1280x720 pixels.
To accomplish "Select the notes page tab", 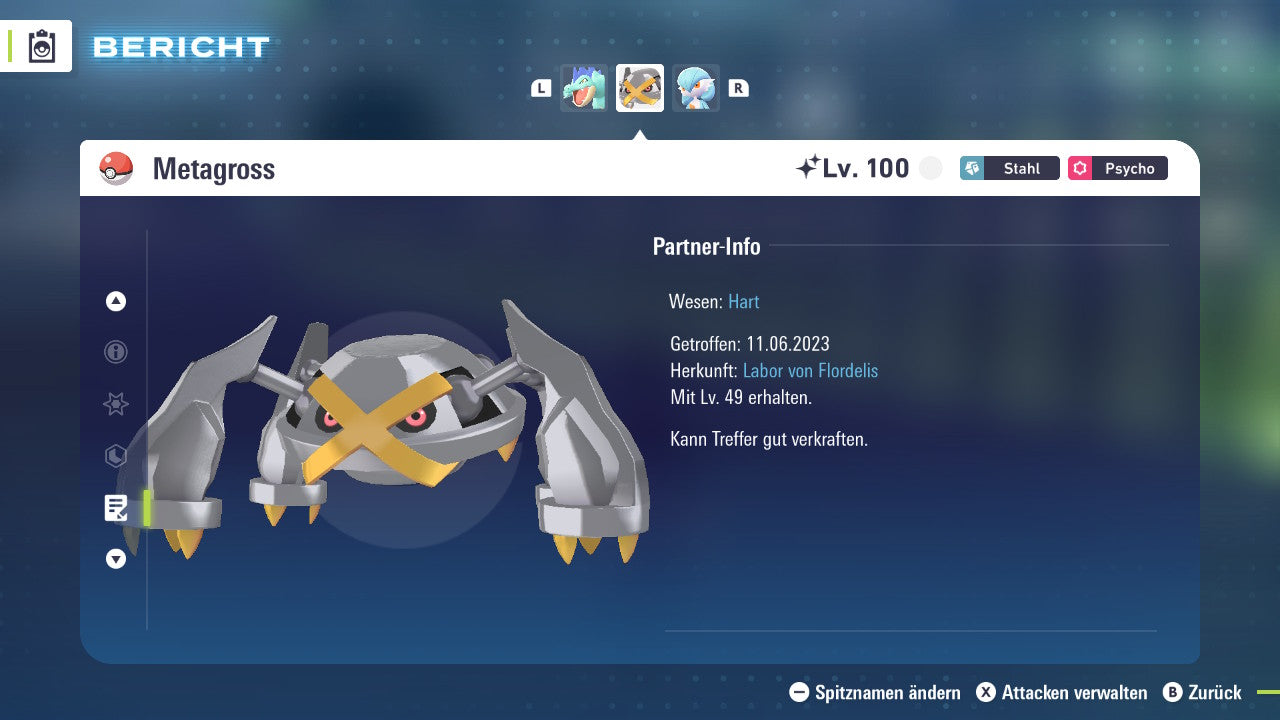I will pos(116,508).
